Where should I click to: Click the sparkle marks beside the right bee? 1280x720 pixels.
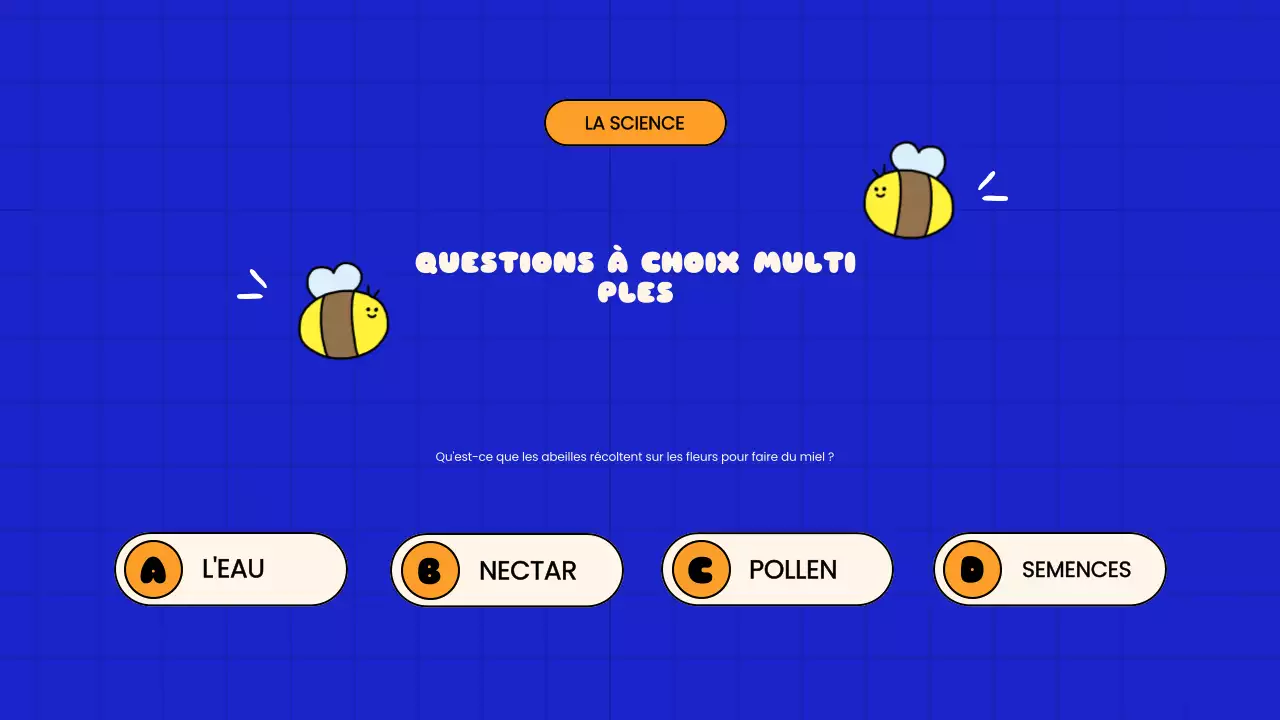[992, 186]
